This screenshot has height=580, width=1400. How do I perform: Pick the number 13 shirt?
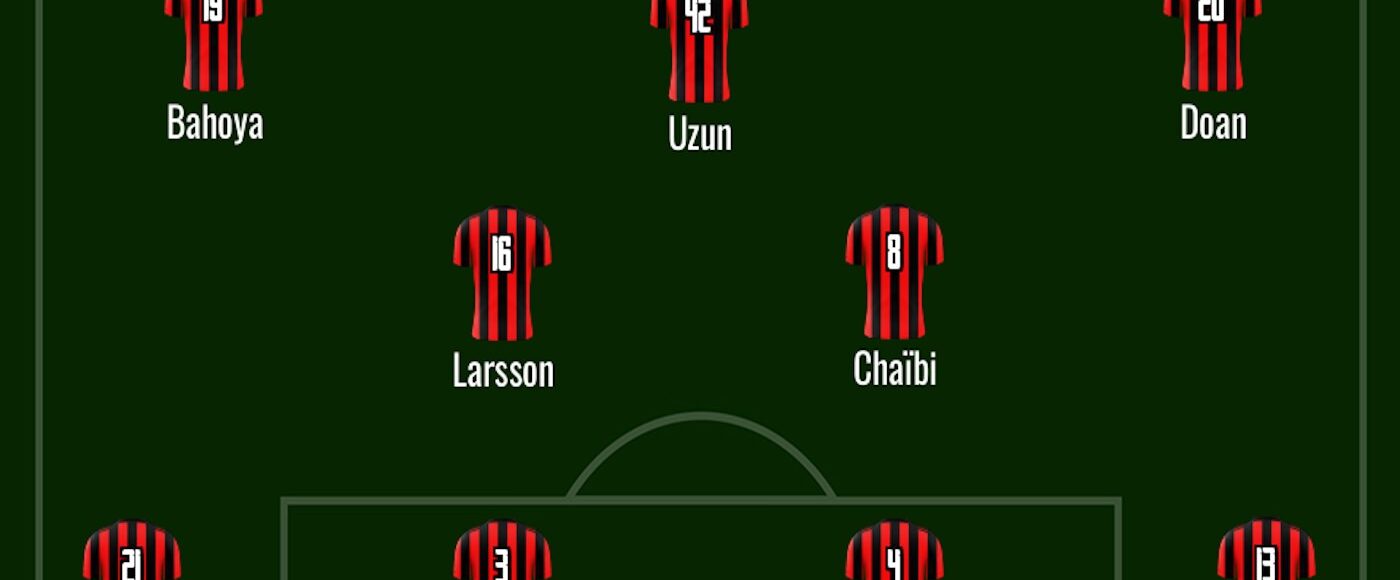[x=1266, y=552]
